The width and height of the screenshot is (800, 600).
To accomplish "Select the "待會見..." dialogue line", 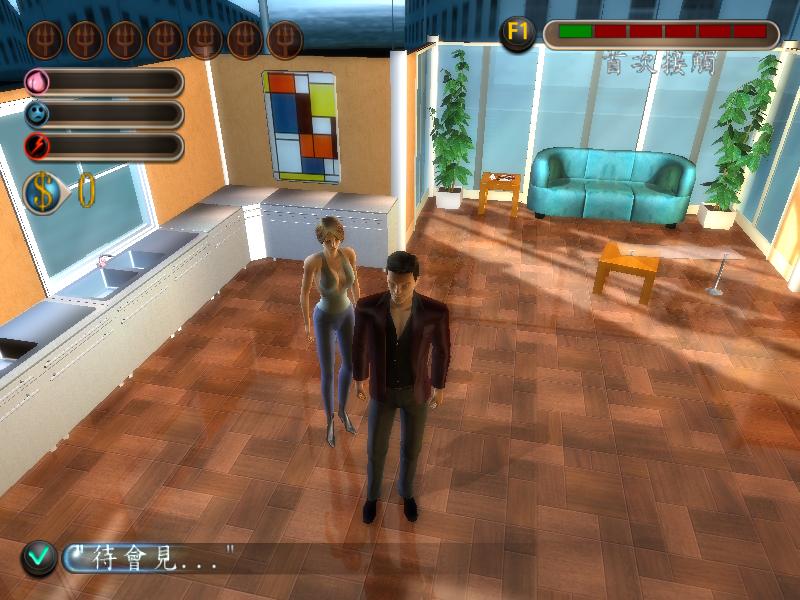I will point(152,558).
